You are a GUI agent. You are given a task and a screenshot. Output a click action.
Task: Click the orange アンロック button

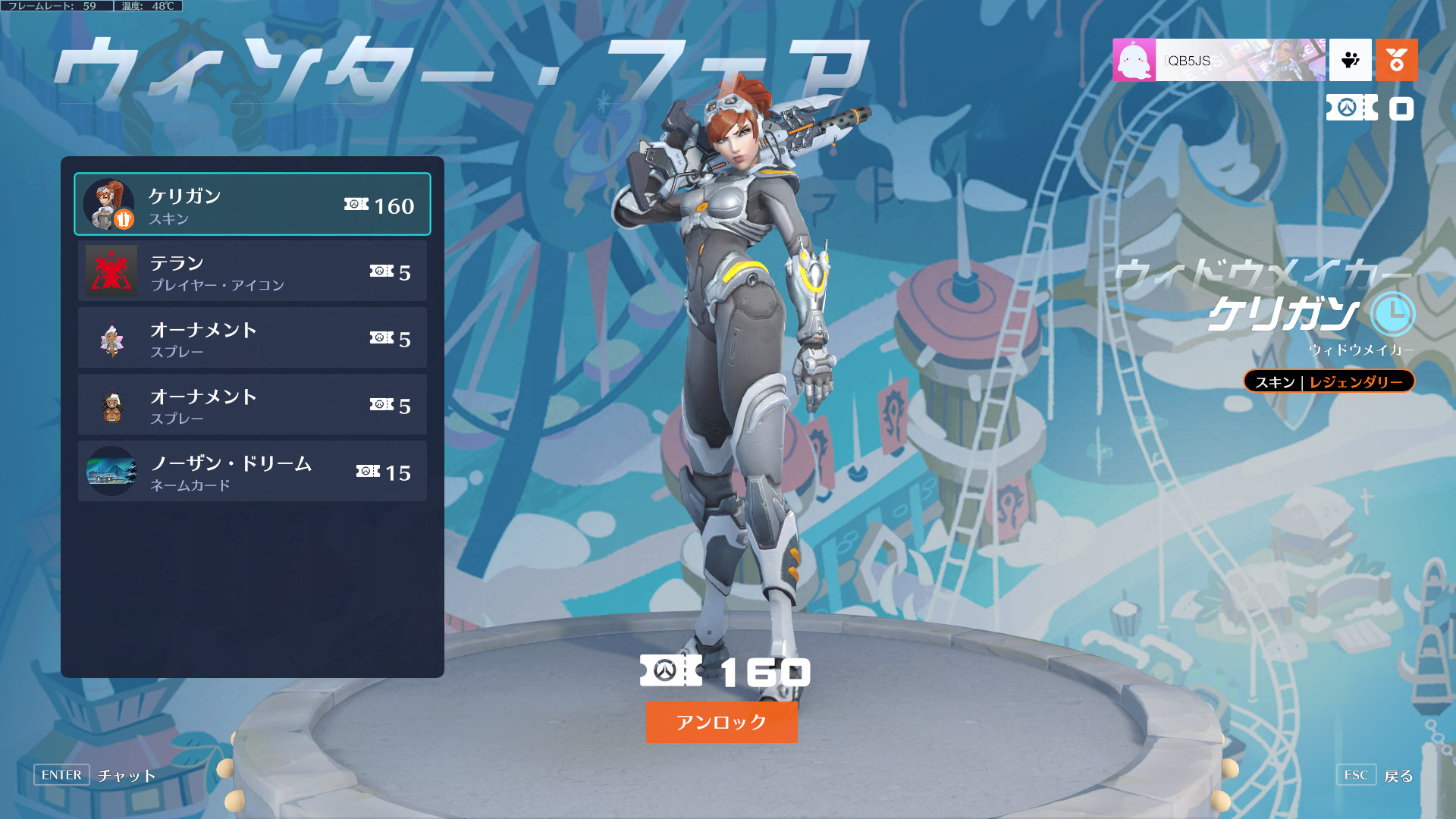pos(721,722)
